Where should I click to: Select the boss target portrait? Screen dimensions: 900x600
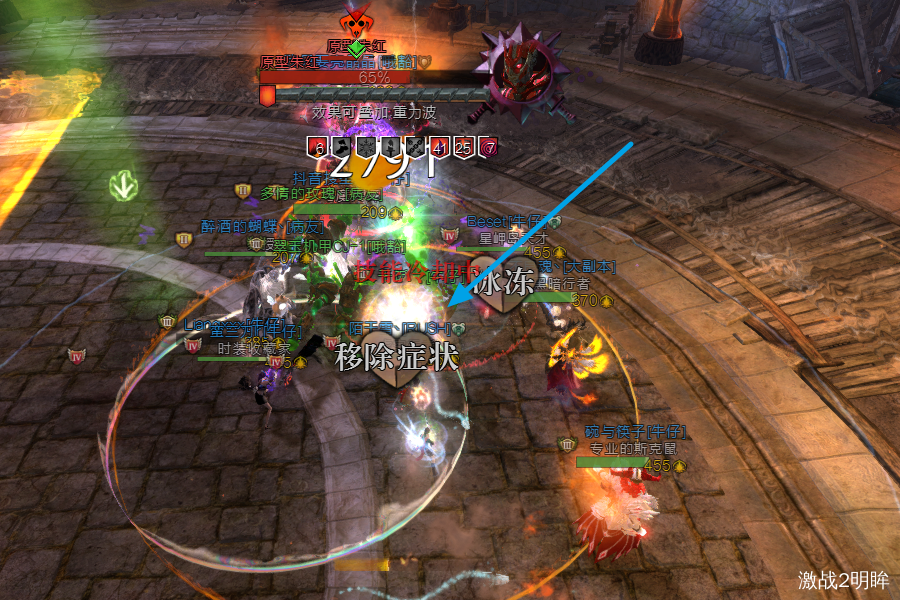(x=526, y=66)
